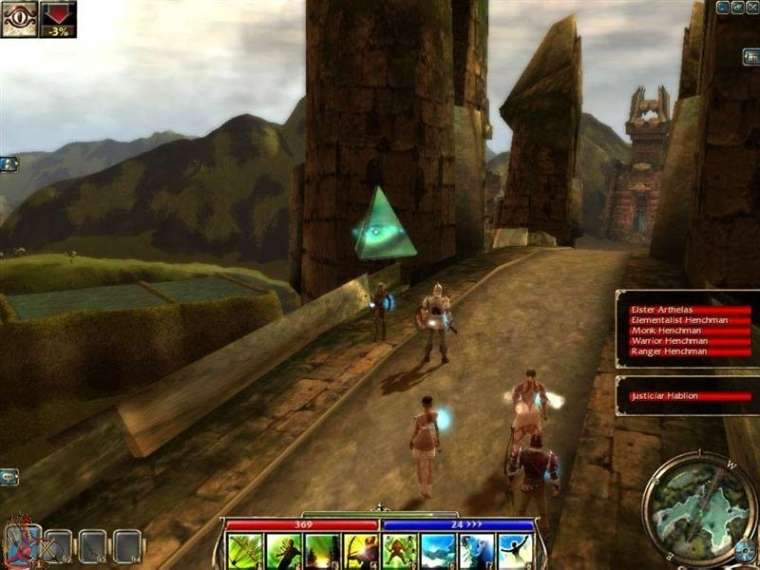Trigger the skill with the yellow ground glow
The image size is (760, 570).
tap(322, 551)
